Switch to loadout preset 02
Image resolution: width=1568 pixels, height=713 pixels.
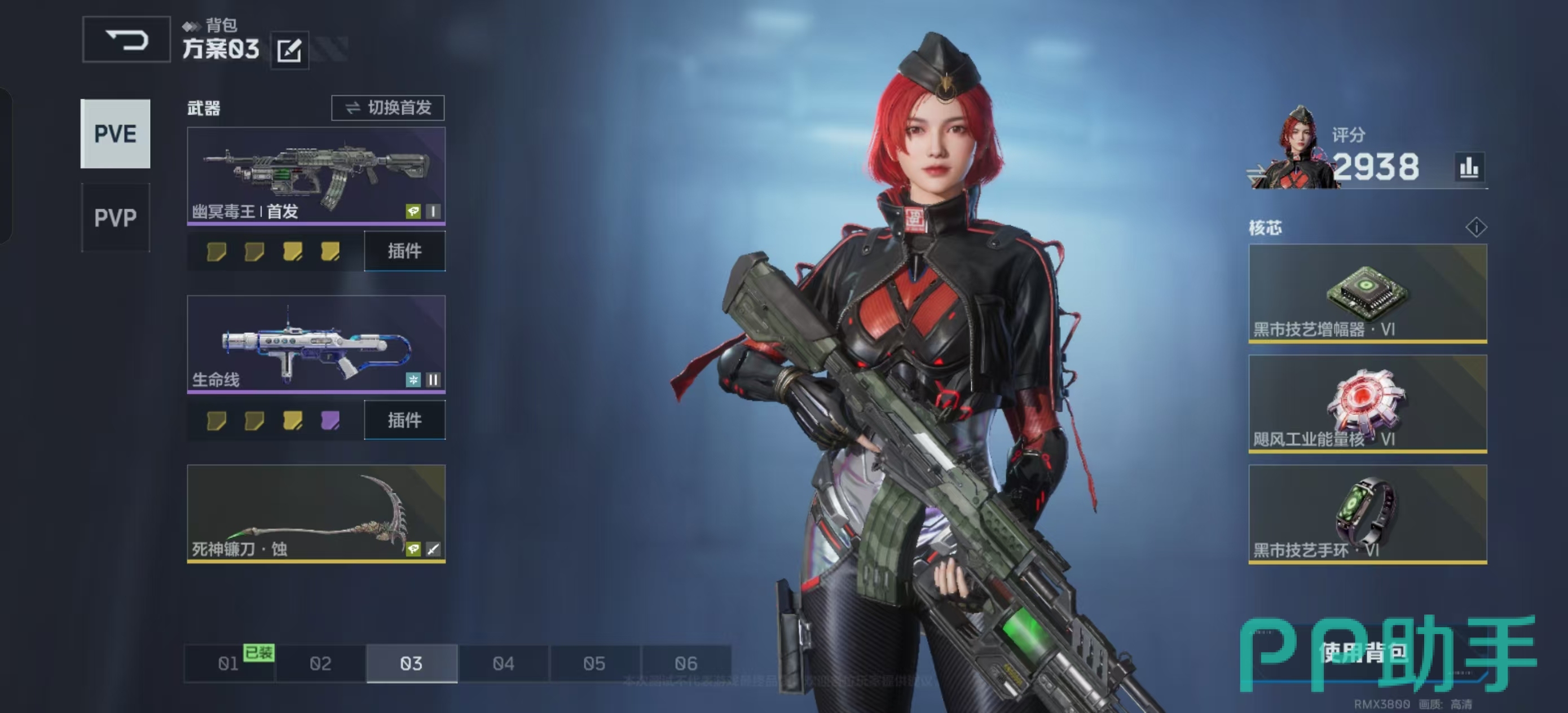tap(320, 663)
